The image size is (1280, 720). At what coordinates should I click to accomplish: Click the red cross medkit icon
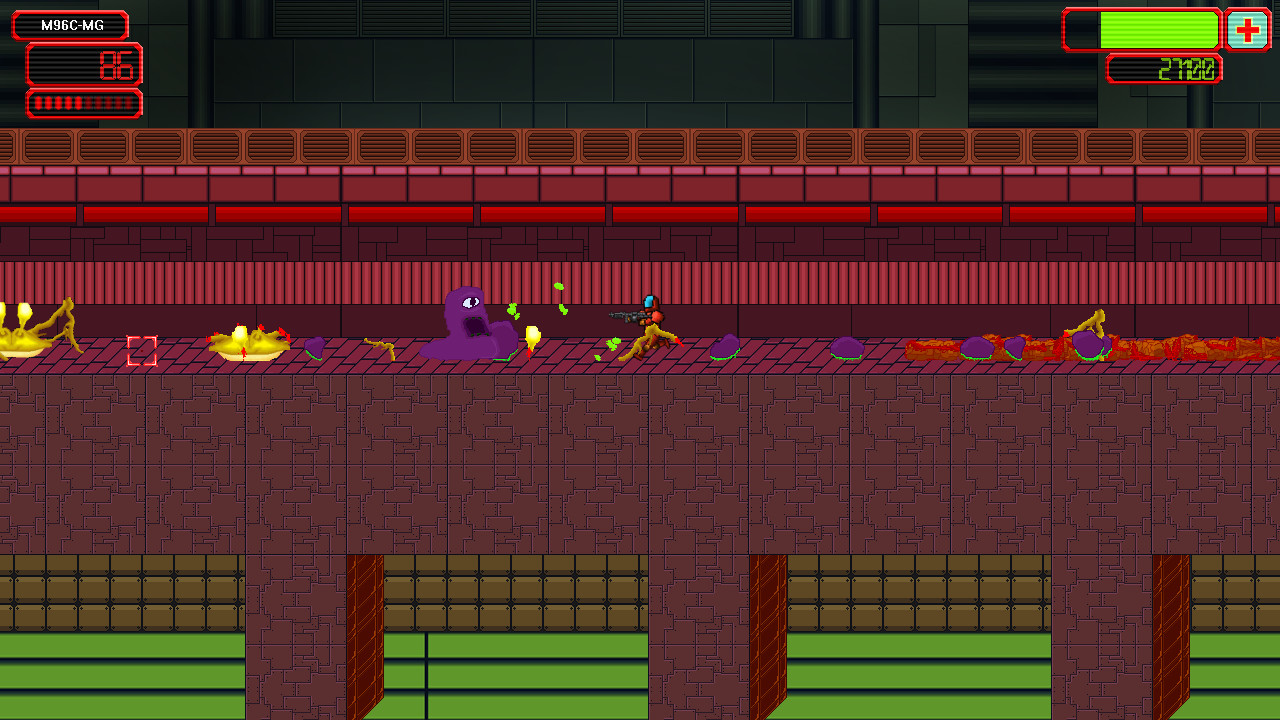[1248, 30]
